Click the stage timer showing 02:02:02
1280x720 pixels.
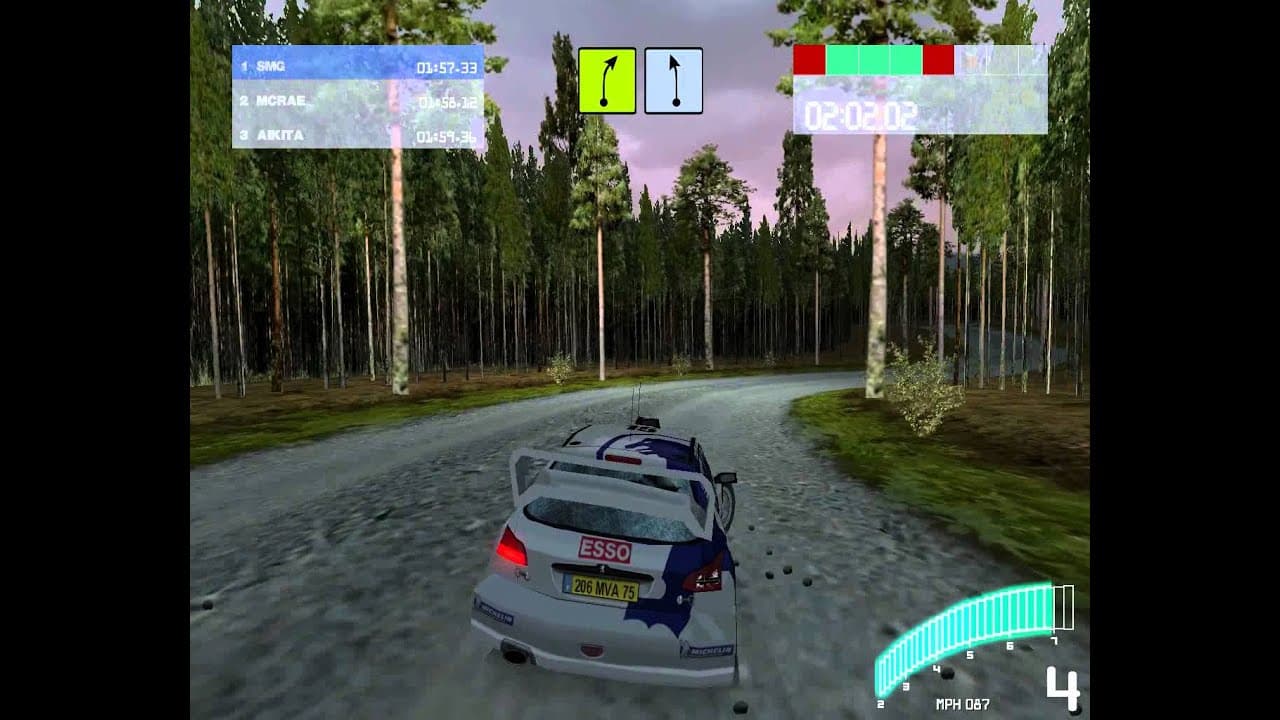click(x=861, y=113)
